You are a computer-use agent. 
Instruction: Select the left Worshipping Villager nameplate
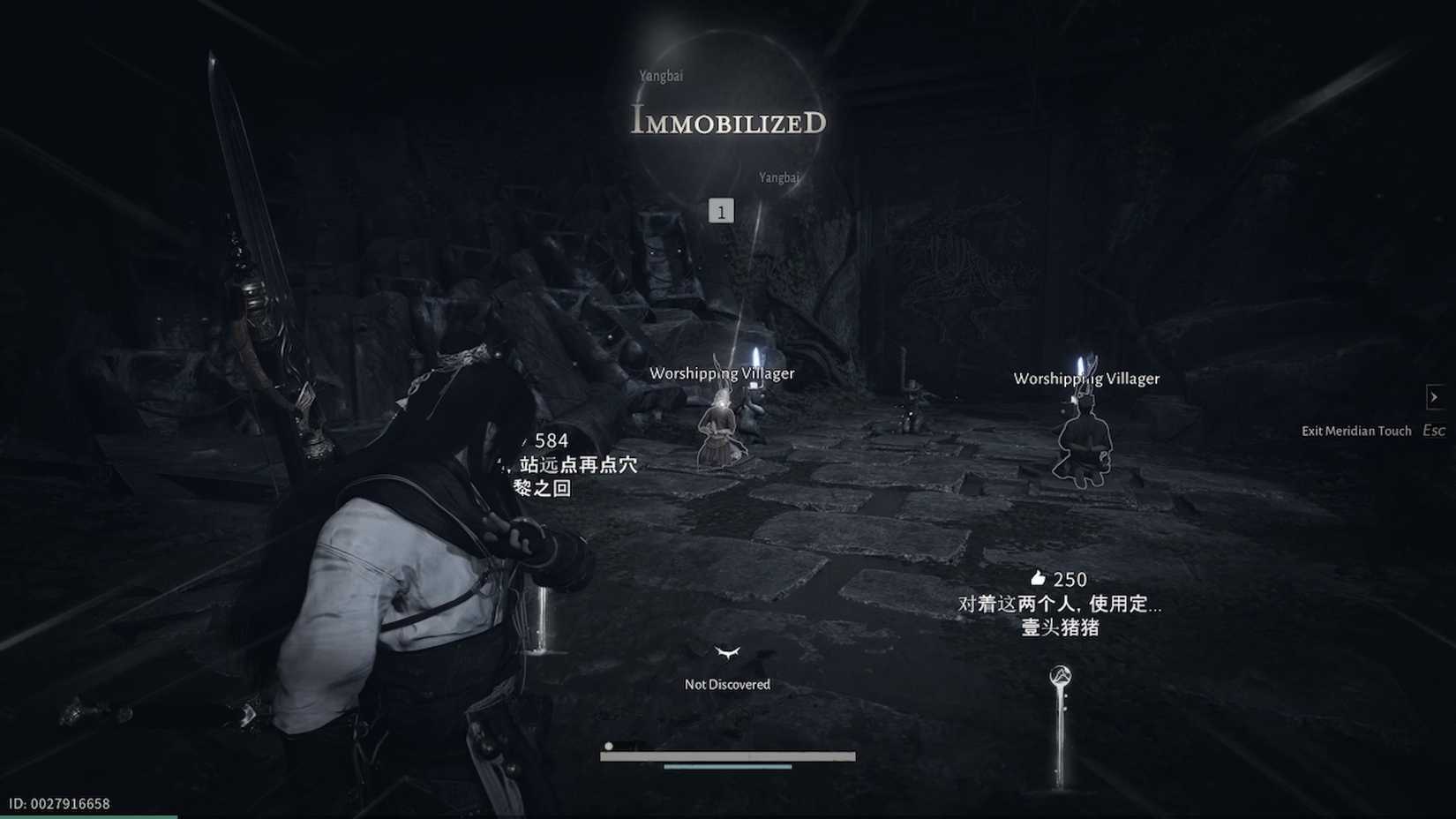[723, 373]
